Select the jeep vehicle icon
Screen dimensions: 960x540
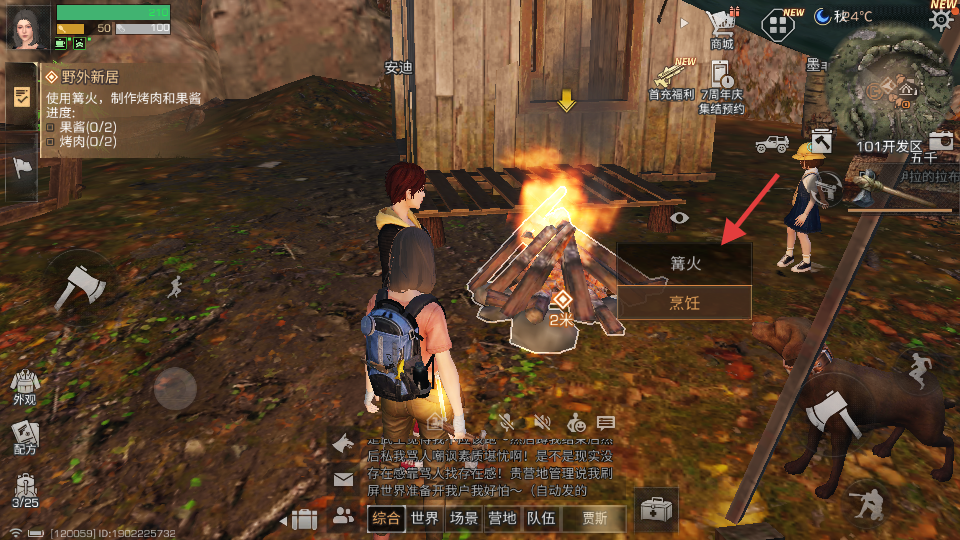772,143
